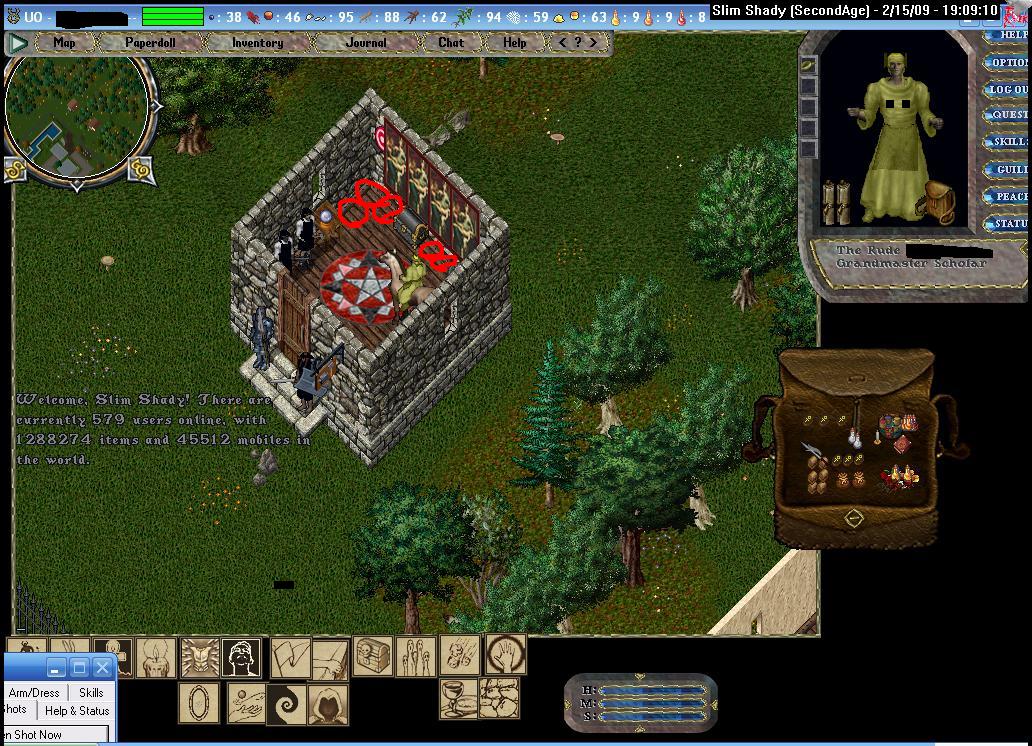Click the Guild button on the paperdoll
Viewport: 1032px width, 746px height.
pos(1008,170)
